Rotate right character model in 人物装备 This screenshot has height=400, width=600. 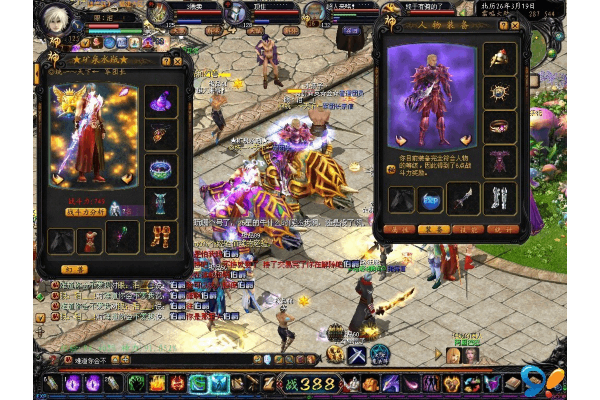(x=462, y=141)
